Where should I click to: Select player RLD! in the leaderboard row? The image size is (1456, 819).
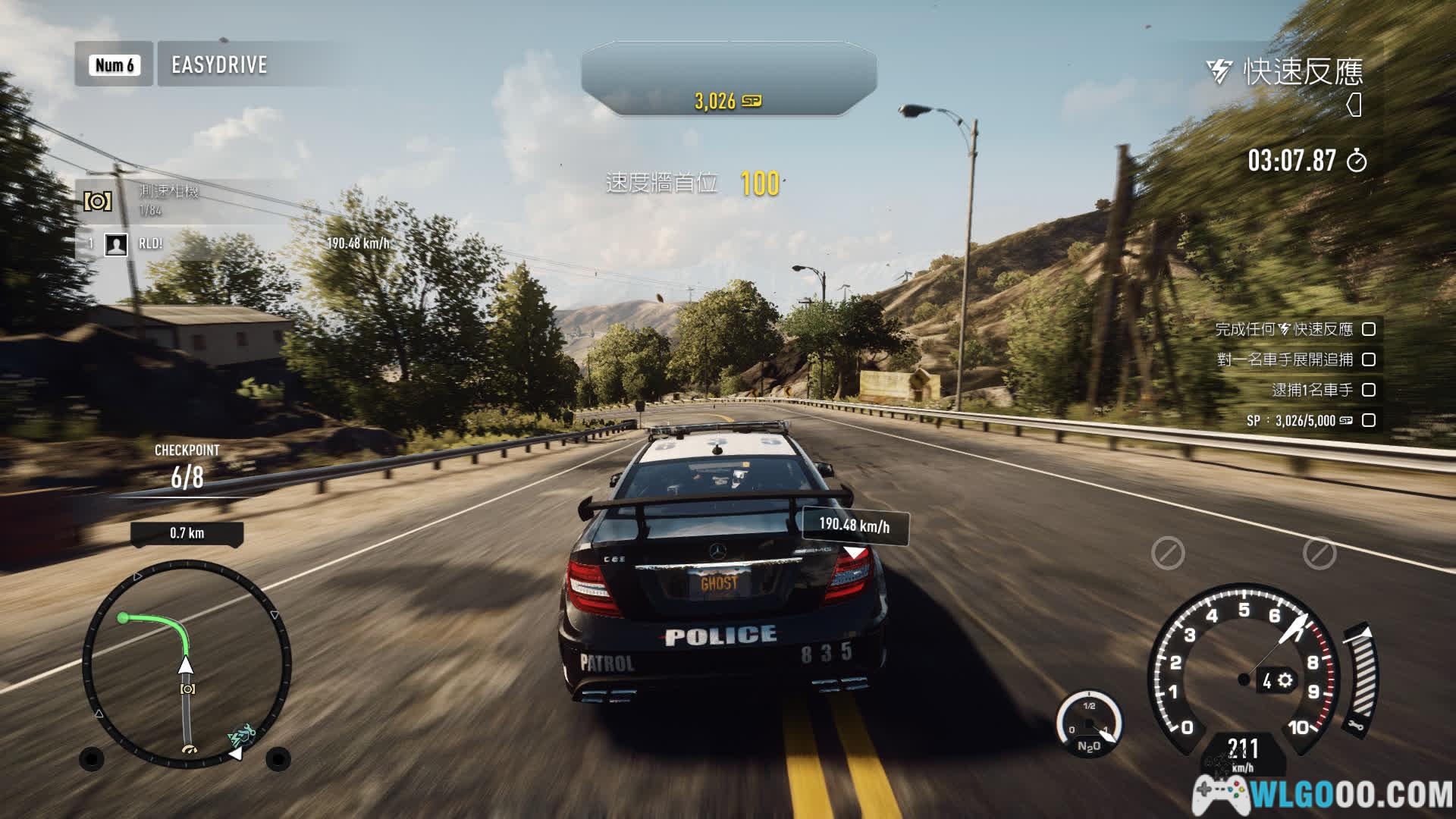click(150, 243)
